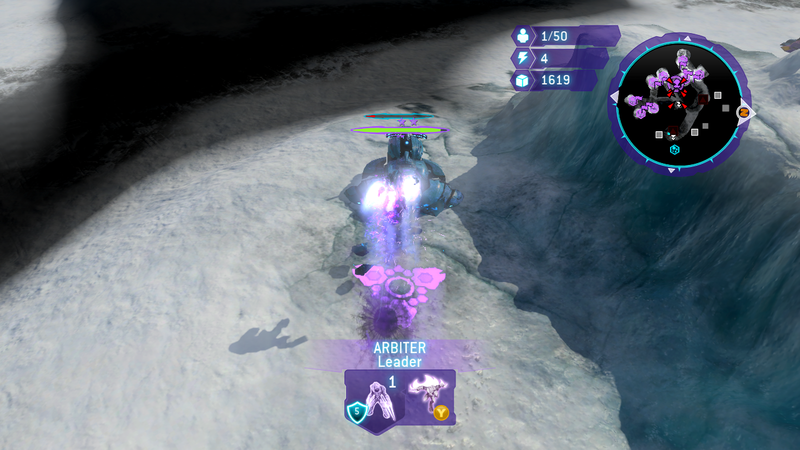The height and width of the screenshot is (450, 800).
Task: Click the cyan hexagon marker on minimap
Action: [675, 150]
